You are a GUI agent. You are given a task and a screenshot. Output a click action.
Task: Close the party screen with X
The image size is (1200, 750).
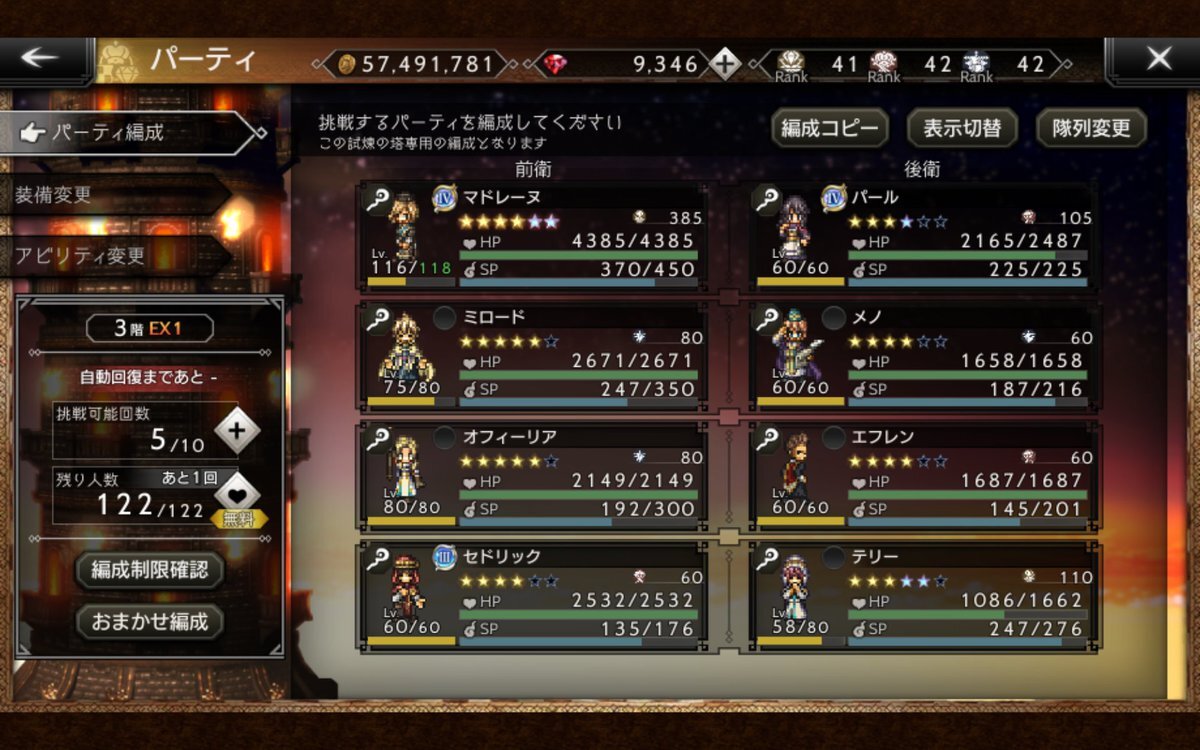click(x=1158, y=60)
